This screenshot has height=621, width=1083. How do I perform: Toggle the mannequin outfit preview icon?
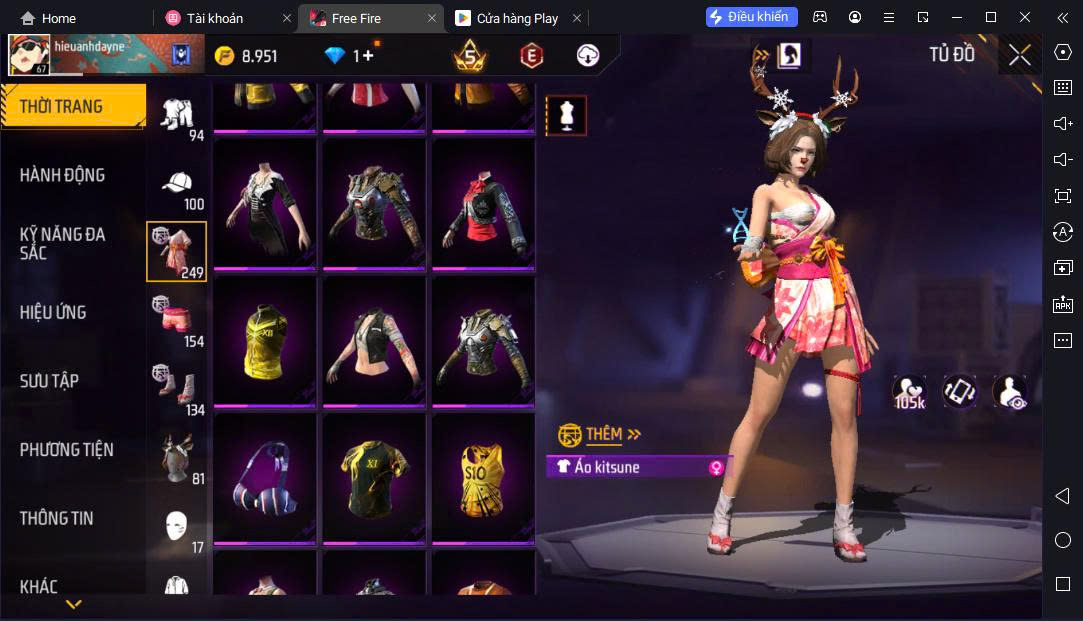(x=566, y=116)
